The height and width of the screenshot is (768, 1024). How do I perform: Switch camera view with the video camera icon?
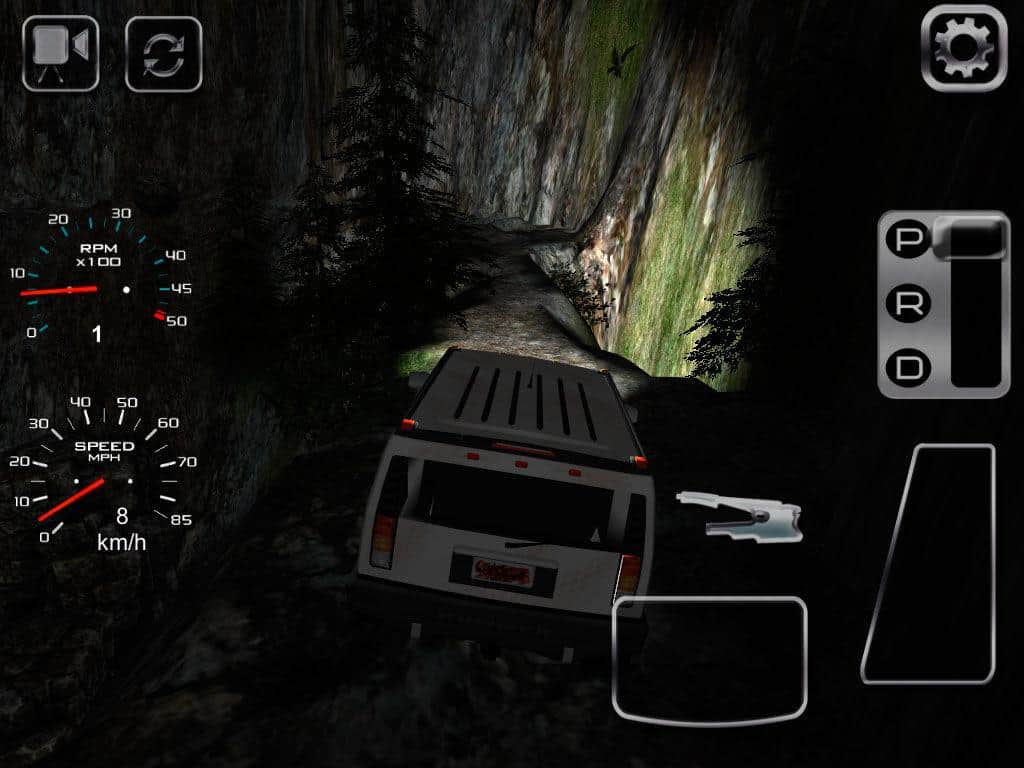[x=61, y=53]
